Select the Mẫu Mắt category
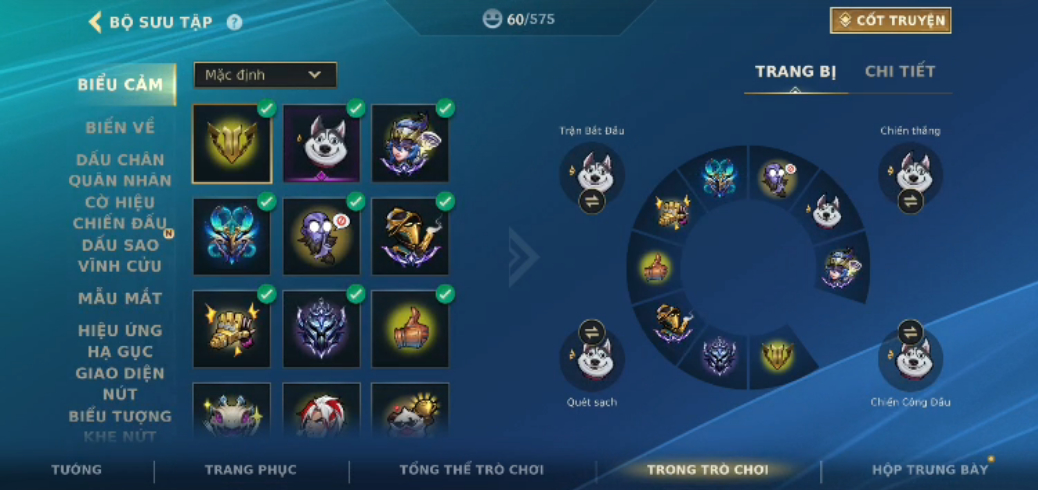This screenshot has height=490, width=1038. pyautogui.click(x=120, y=298)
